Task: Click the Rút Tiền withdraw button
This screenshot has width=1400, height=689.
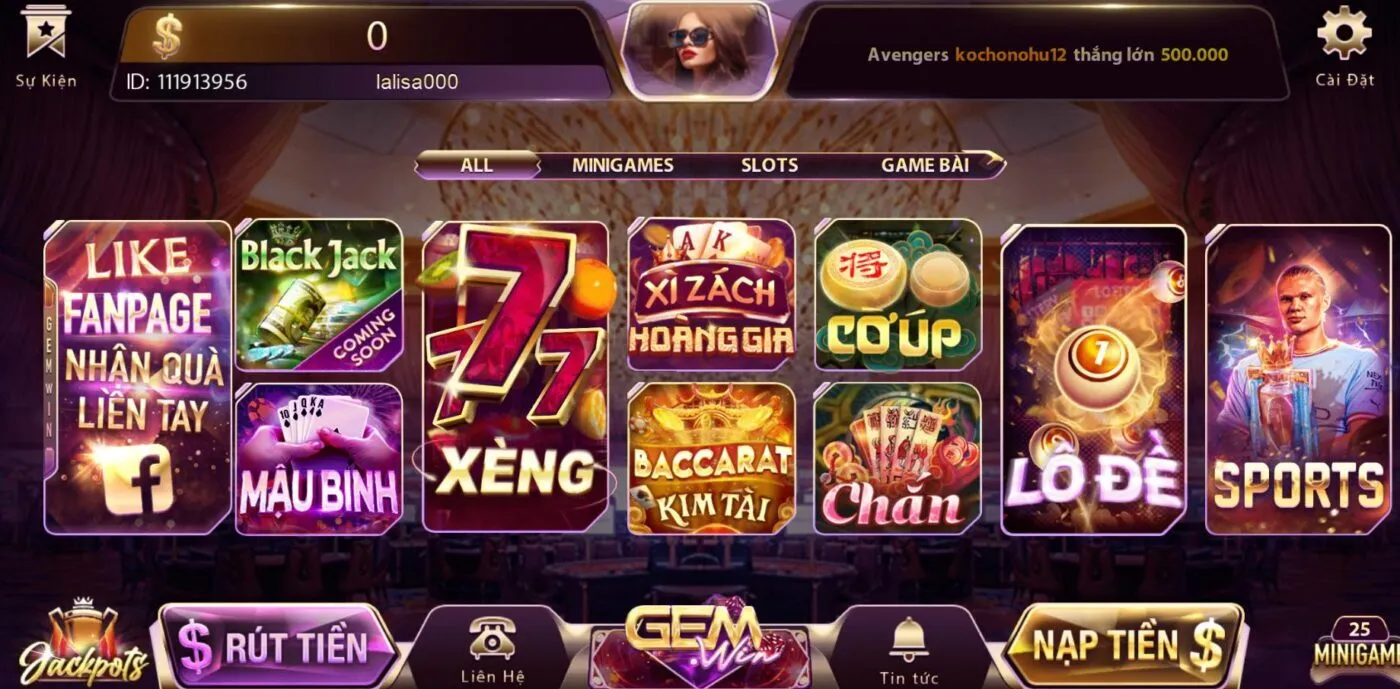Action: click(x=275, y=647)
